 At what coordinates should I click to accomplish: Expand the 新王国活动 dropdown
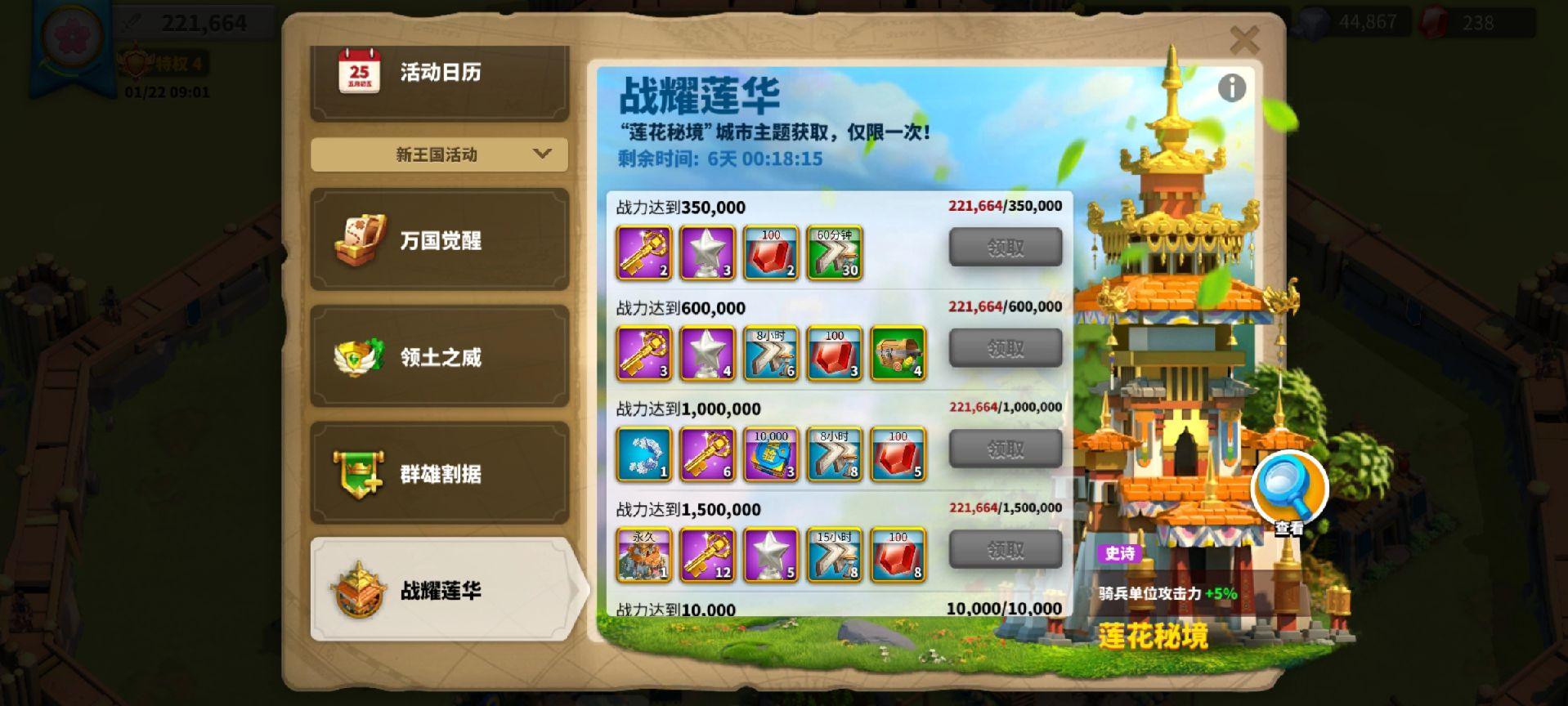(439, 154)
